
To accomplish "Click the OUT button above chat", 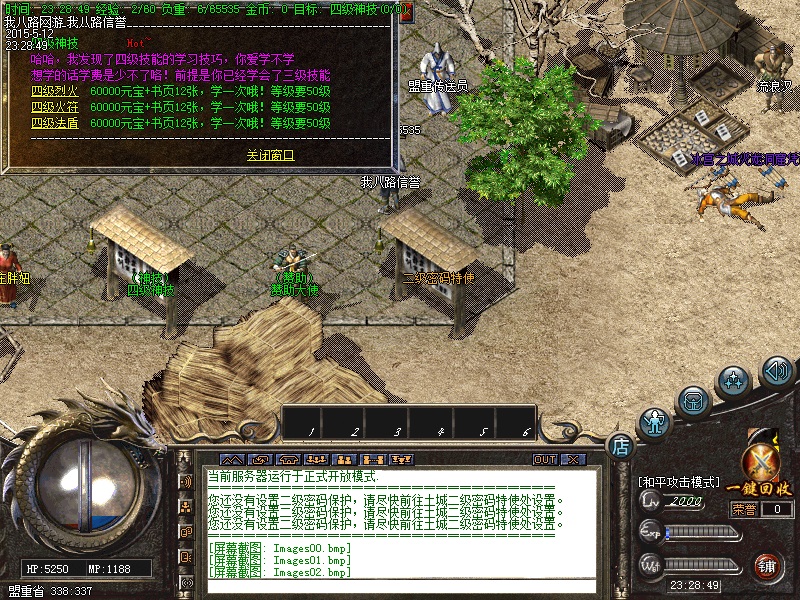I will click(x=544, y=460).
